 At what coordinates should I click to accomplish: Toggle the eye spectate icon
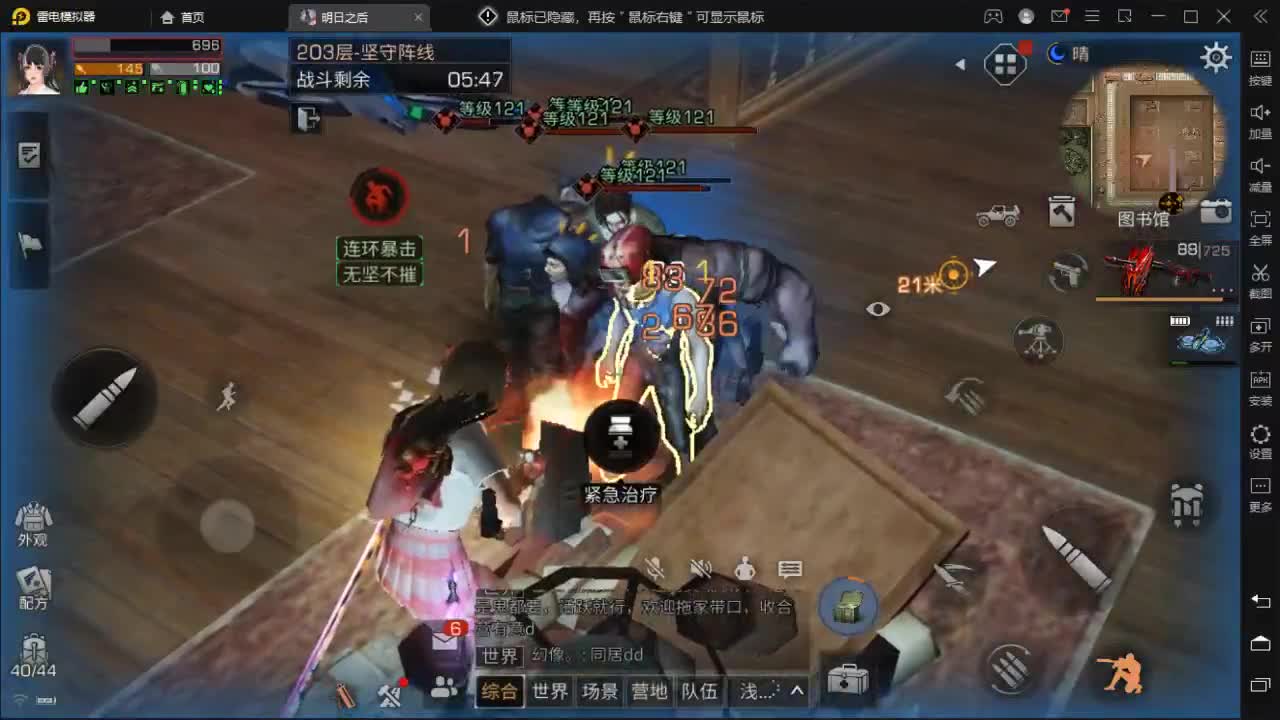coord(879,309)
